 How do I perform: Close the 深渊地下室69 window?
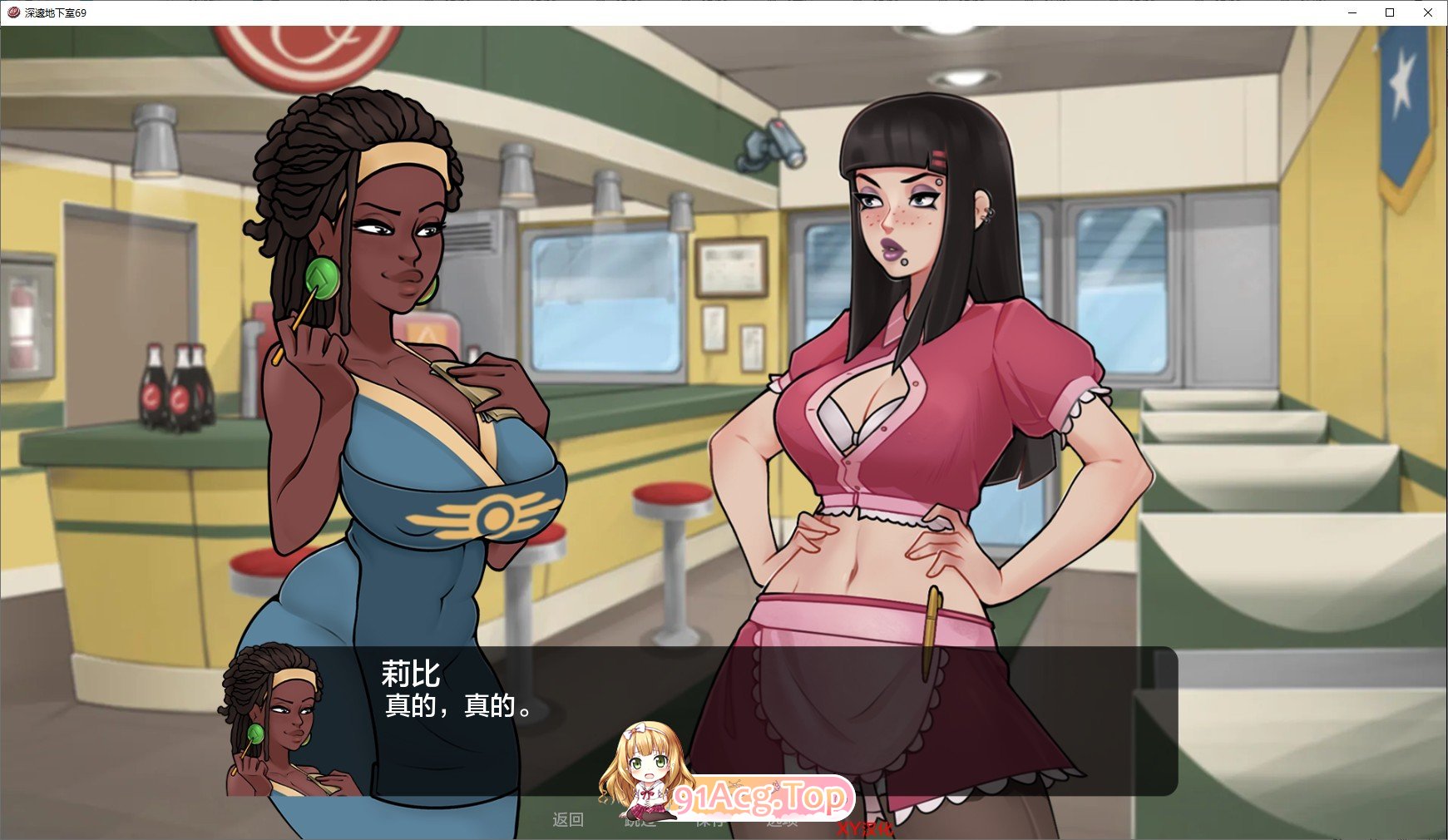[1429, 12]
